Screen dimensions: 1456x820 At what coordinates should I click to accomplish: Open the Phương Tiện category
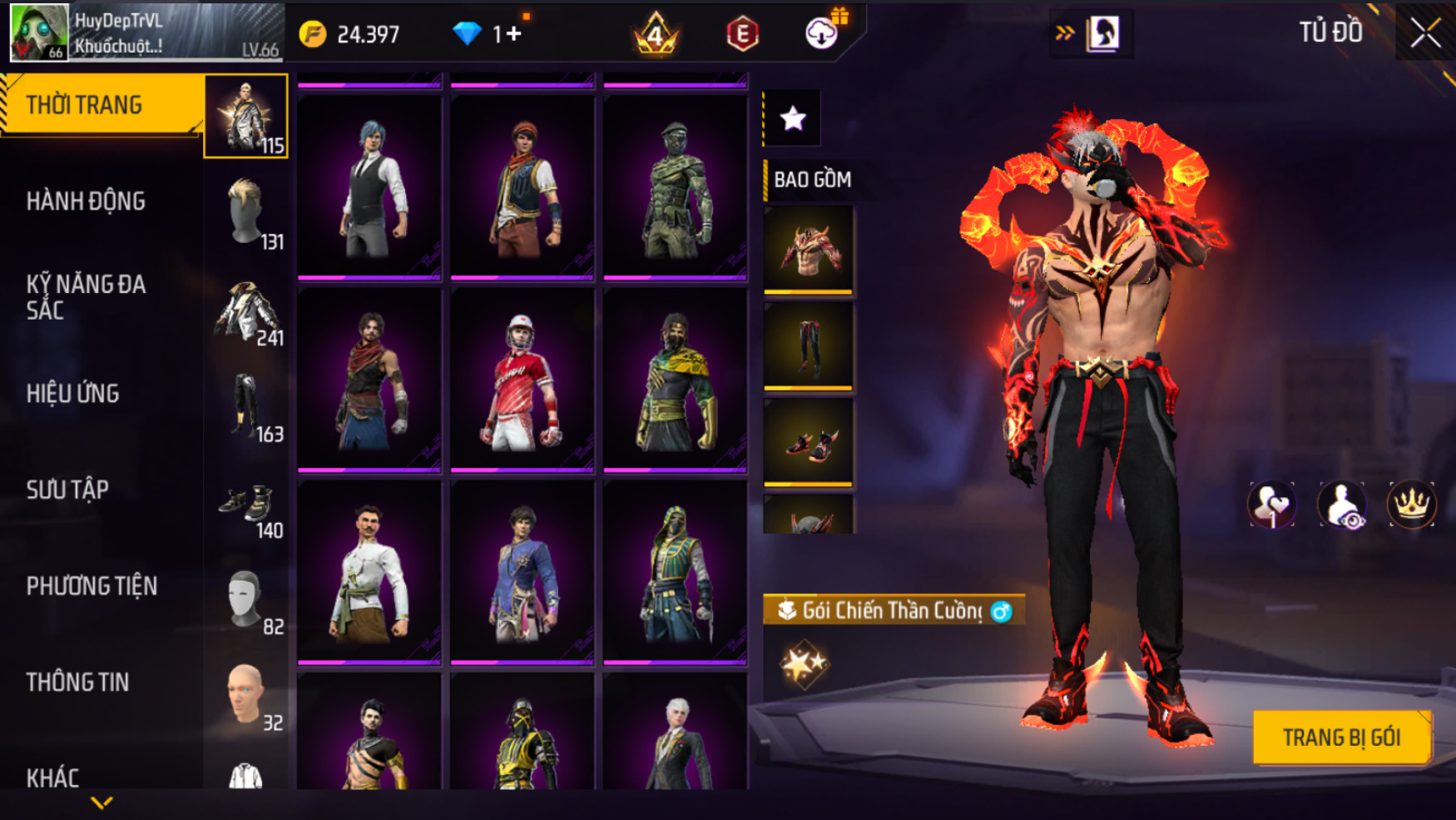pos(92,586)
